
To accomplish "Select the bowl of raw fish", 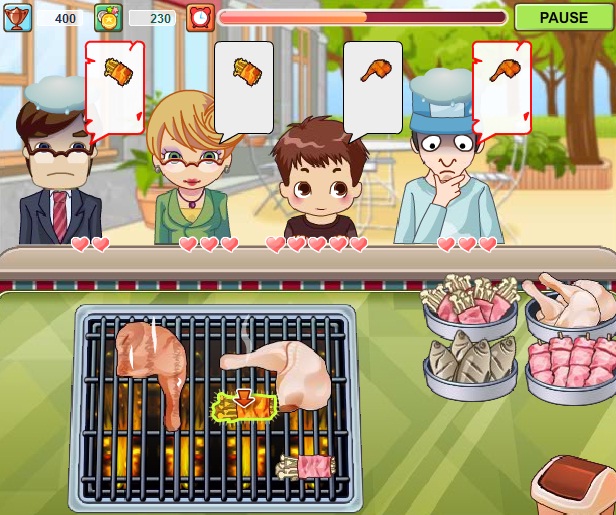I will [x=470, y=363].
